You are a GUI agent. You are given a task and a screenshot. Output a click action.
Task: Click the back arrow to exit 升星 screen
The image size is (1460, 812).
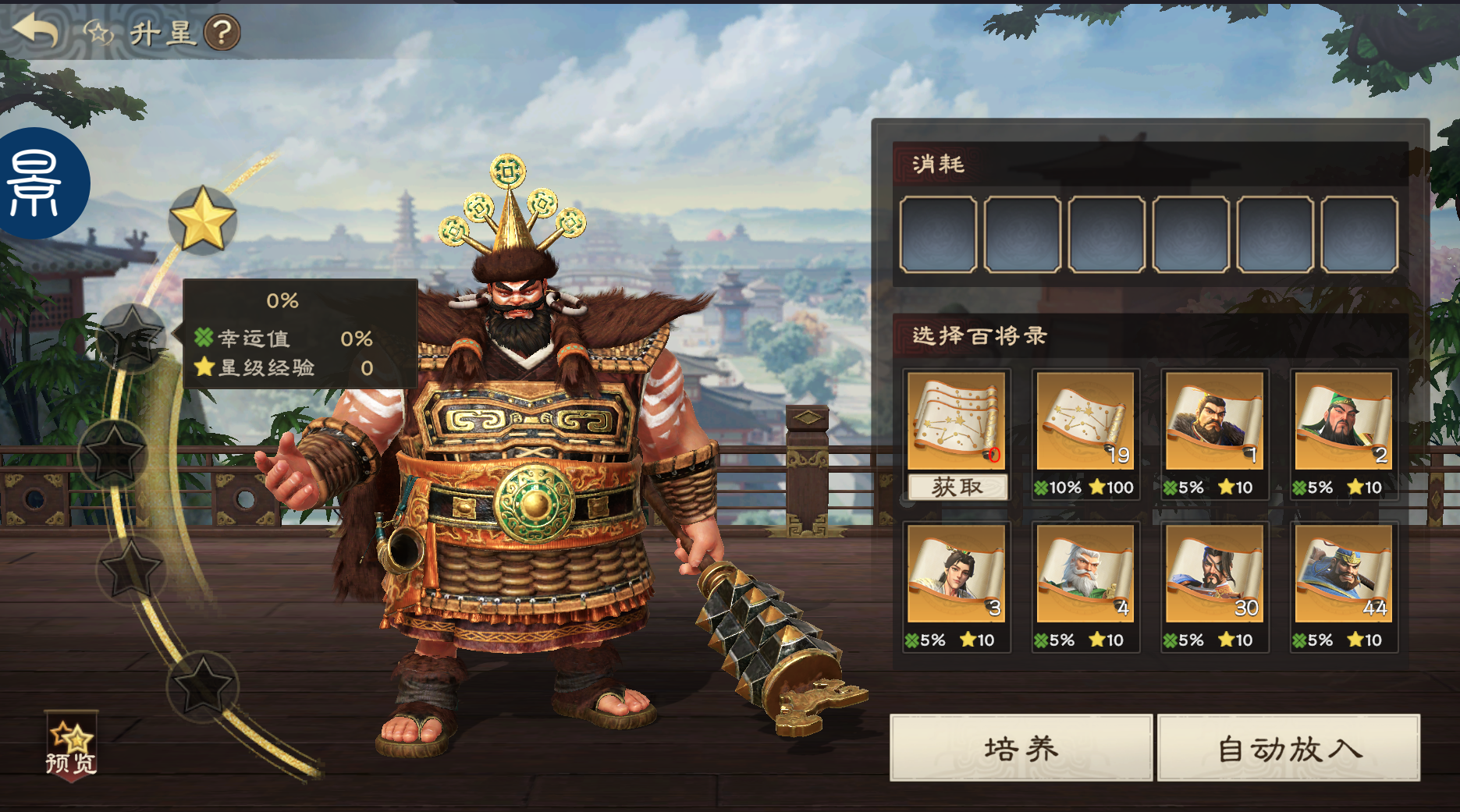(35, 33)
